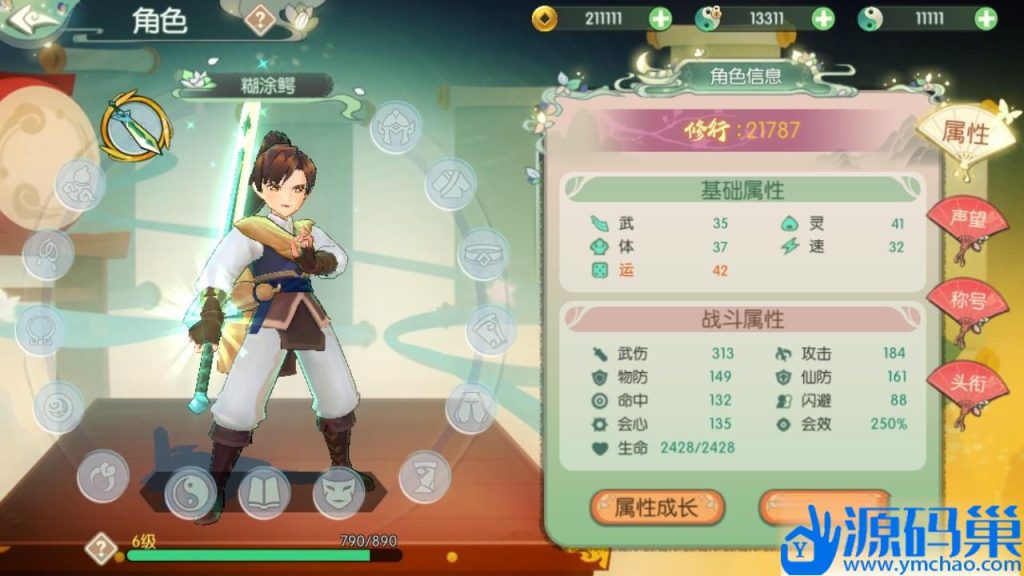Screen dimensions: 1024x576
Task: Open the book icon below the character
Action: pyautogui.click(x=264, y=493)
